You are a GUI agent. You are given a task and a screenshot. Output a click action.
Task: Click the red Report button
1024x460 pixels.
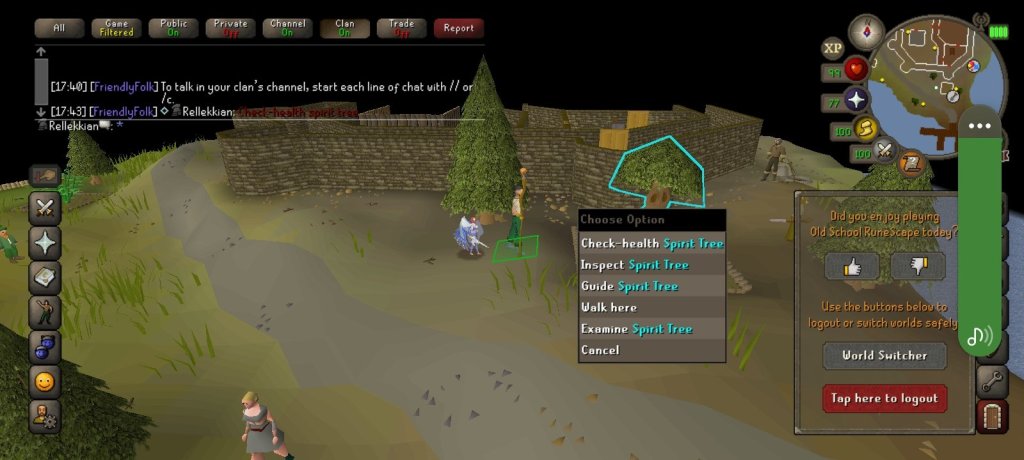click(459, 28)
